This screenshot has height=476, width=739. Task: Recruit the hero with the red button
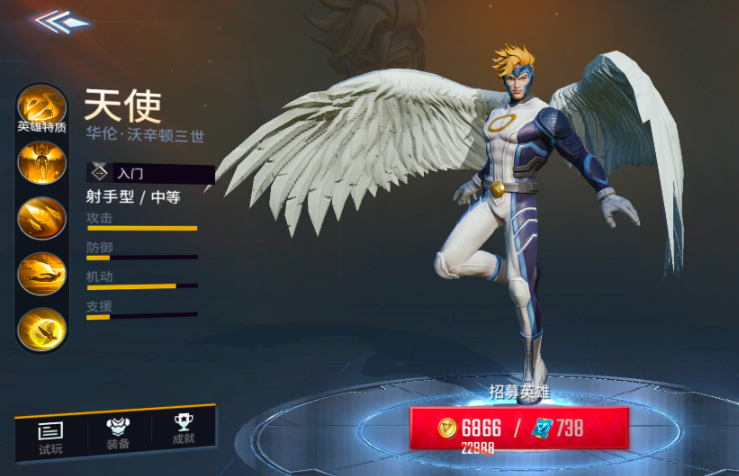point(520,428)
